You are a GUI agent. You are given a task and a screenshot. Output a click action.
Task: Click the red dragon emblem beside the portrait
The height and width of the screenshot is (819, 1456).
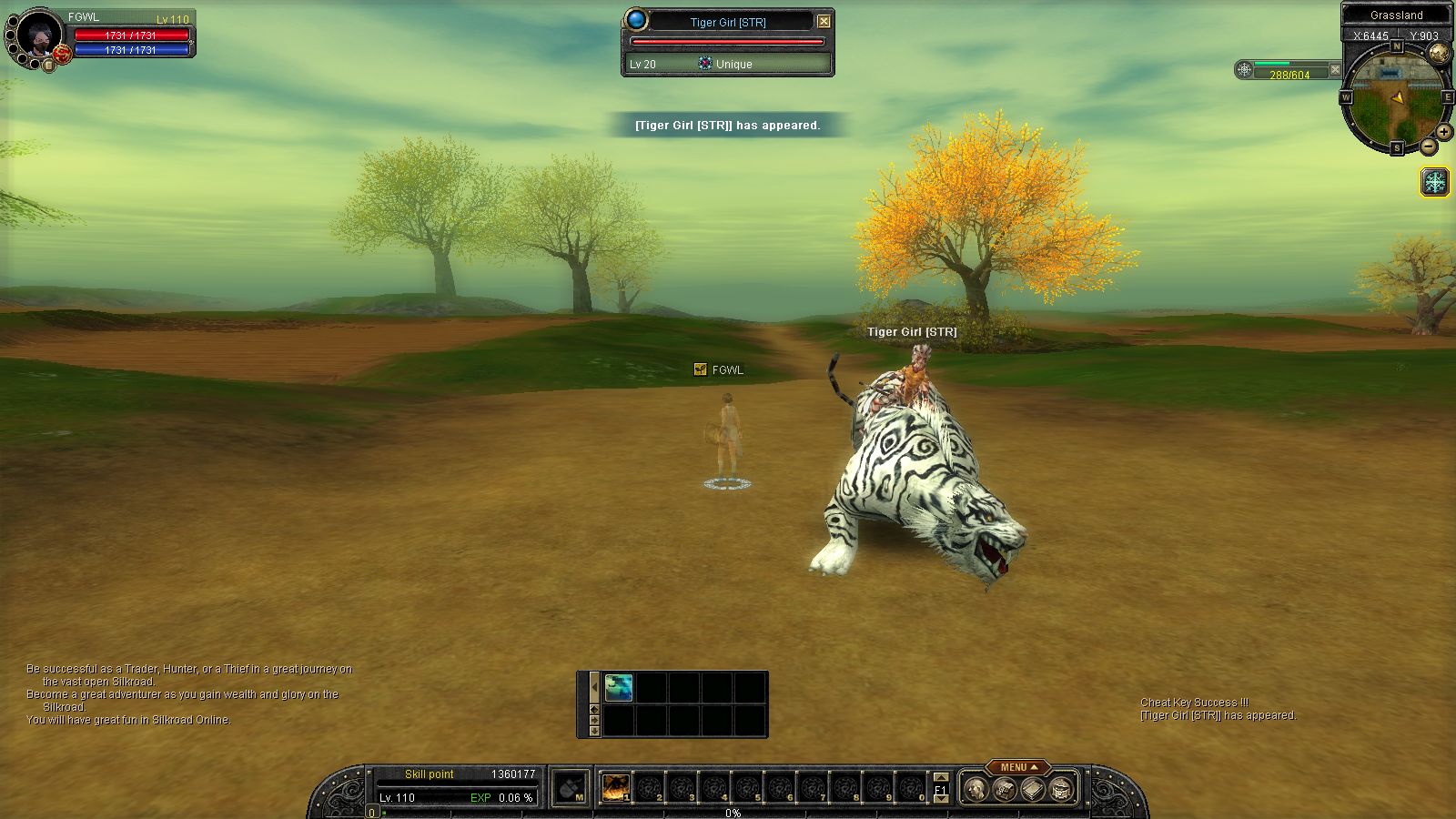62,55
